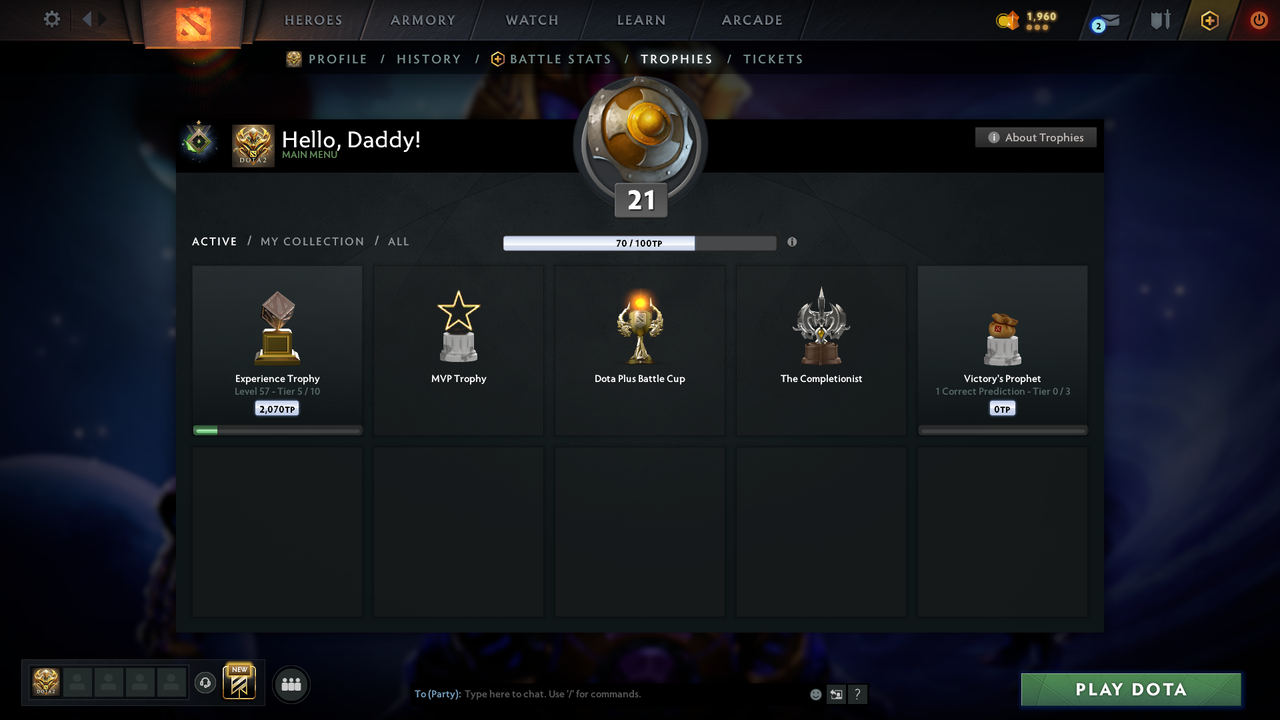The image size is (1280, 720).
Task: Click the help question mark icon
Action: tap(856, 693)
